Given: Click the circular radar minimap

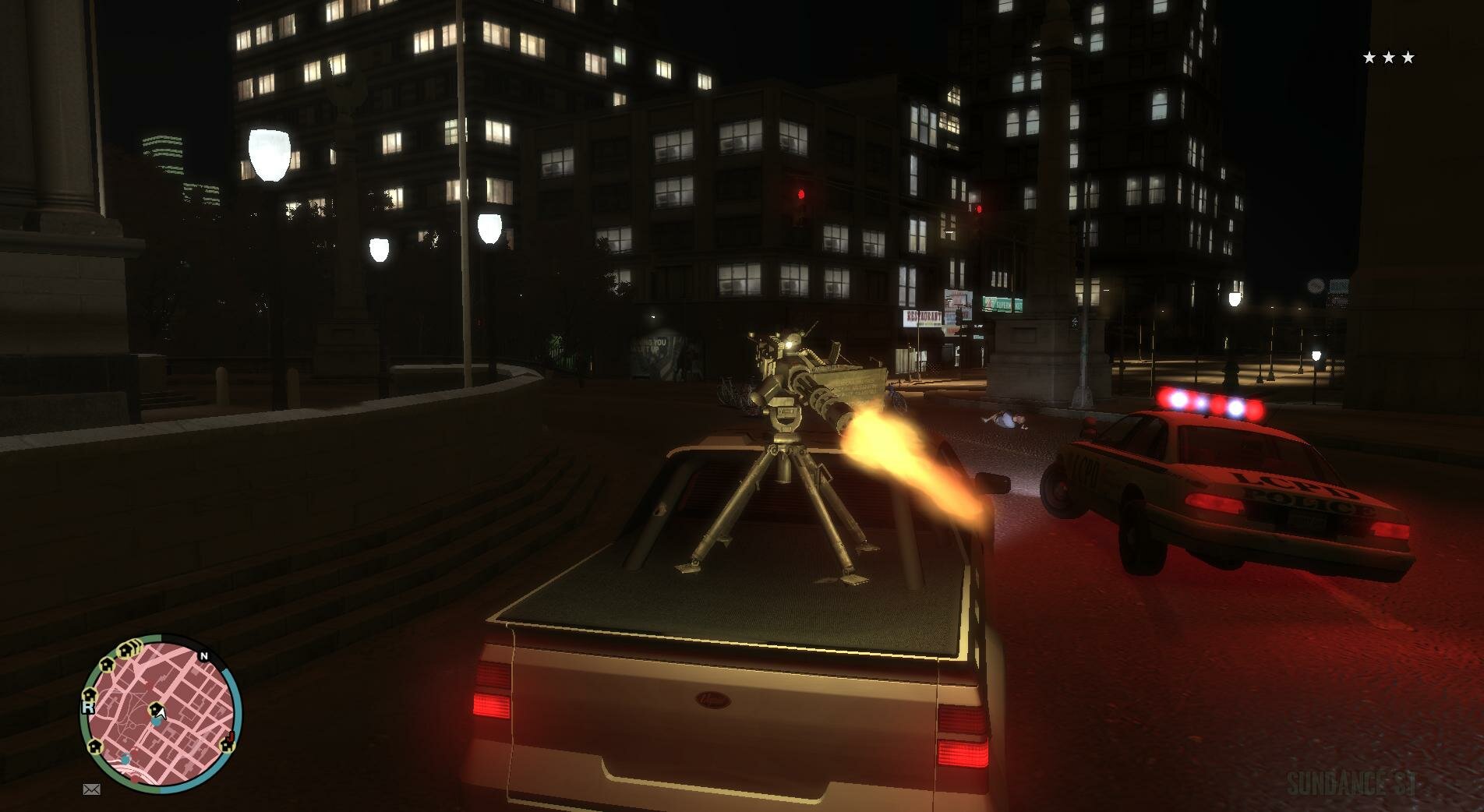Looking at the screenshot, I should (161, 713).
